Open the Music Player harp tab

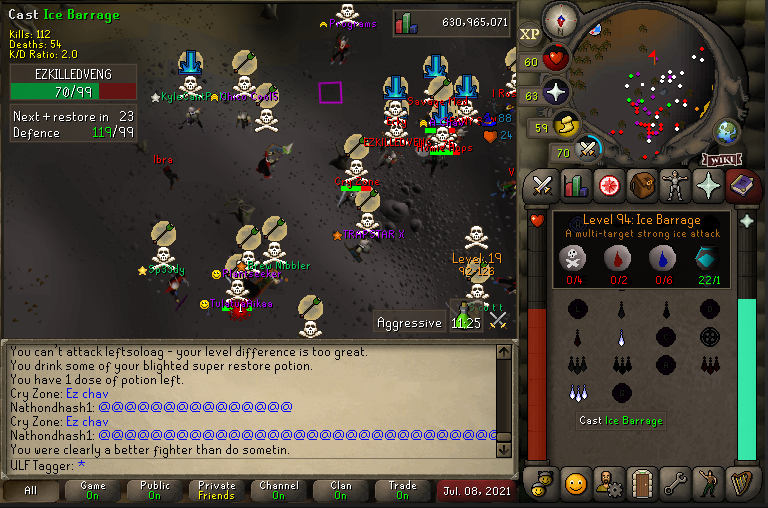(x=741, y=484)
